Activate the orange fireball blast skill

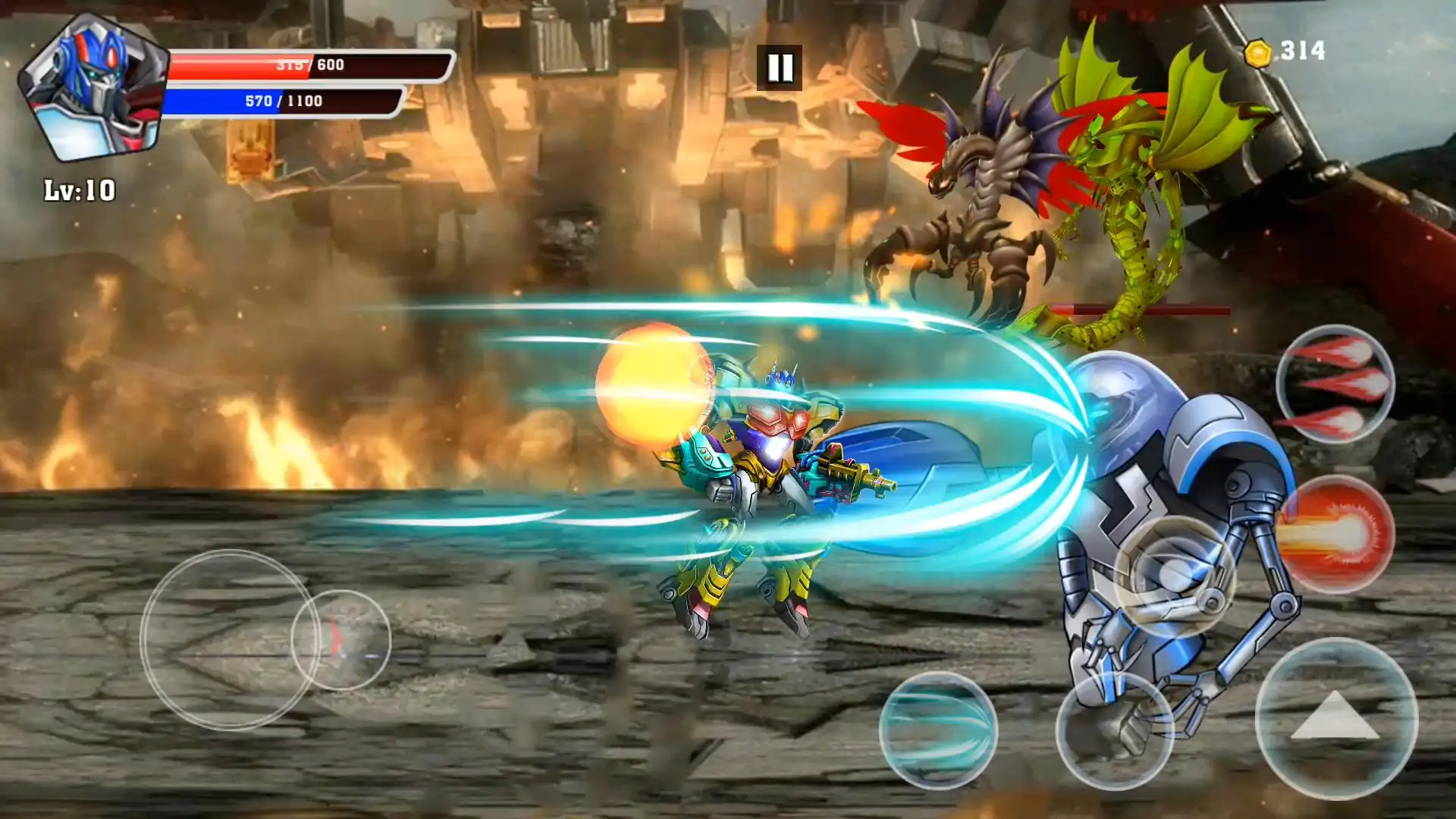(x=1336, y=534)
